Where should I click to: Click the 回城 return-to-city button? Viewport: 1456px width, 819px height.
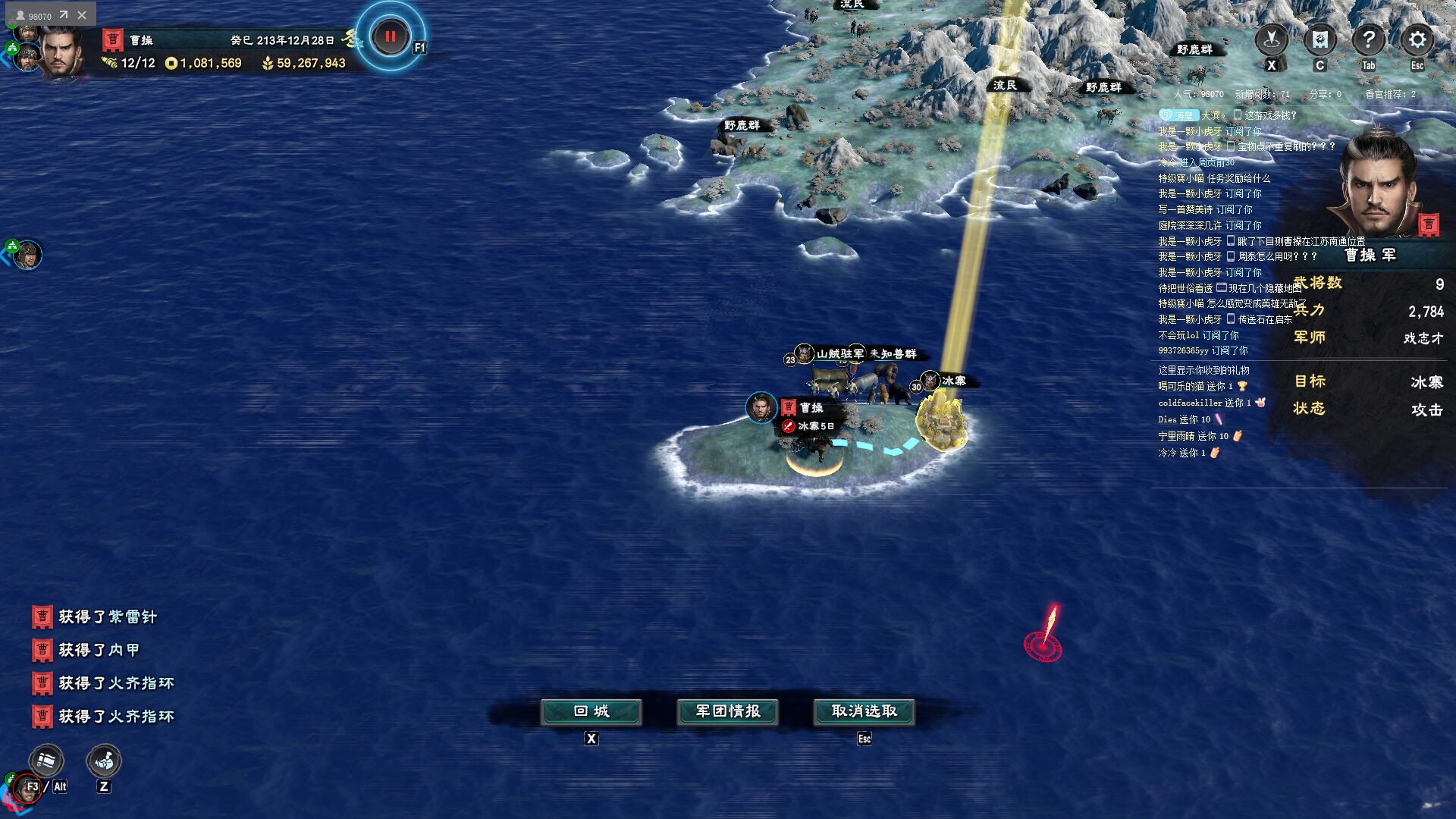coord(591,711)
